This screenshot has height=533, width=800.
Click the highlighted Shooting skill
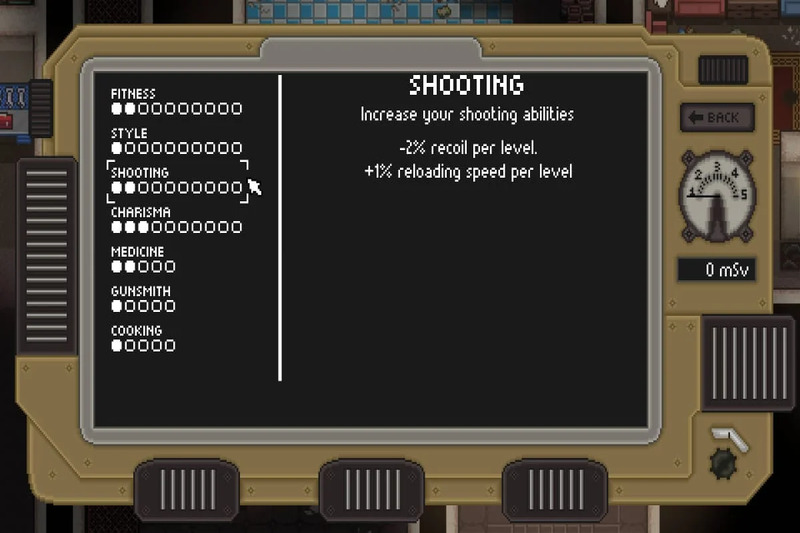(176, 180)
